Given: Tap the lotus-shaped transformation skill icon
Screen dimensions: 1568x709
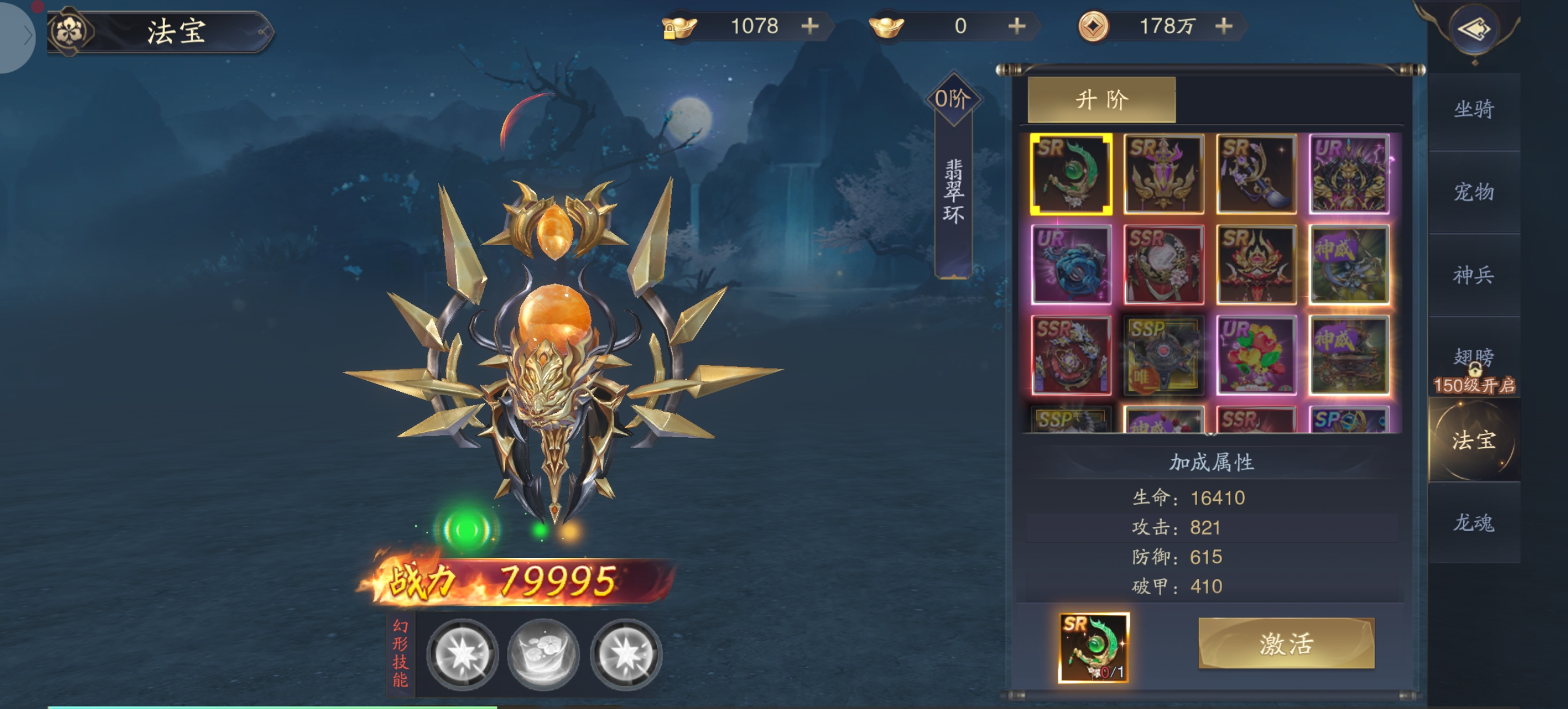Looking at the screenshot, I should click(543, 654).
